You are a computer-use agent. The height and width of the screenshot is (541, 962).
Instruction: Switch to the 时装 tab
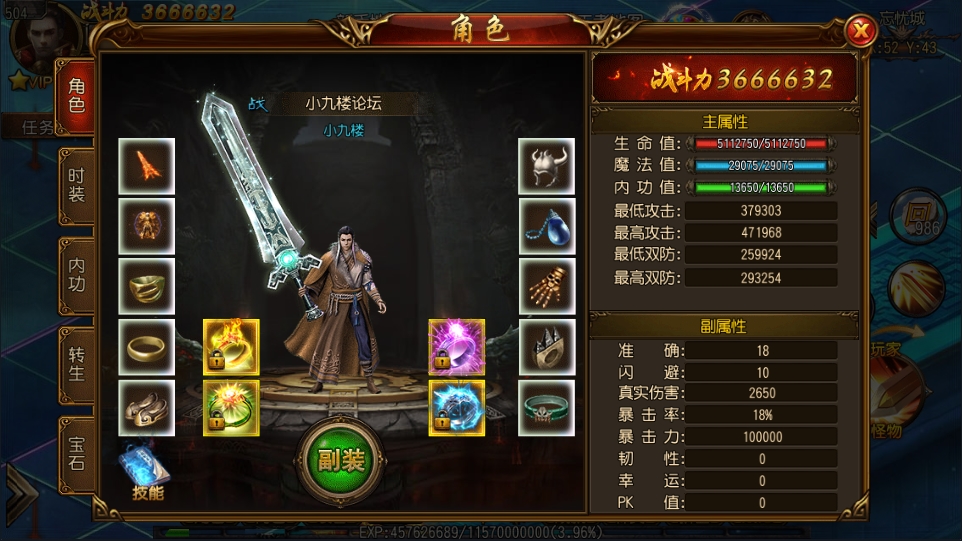77,185
